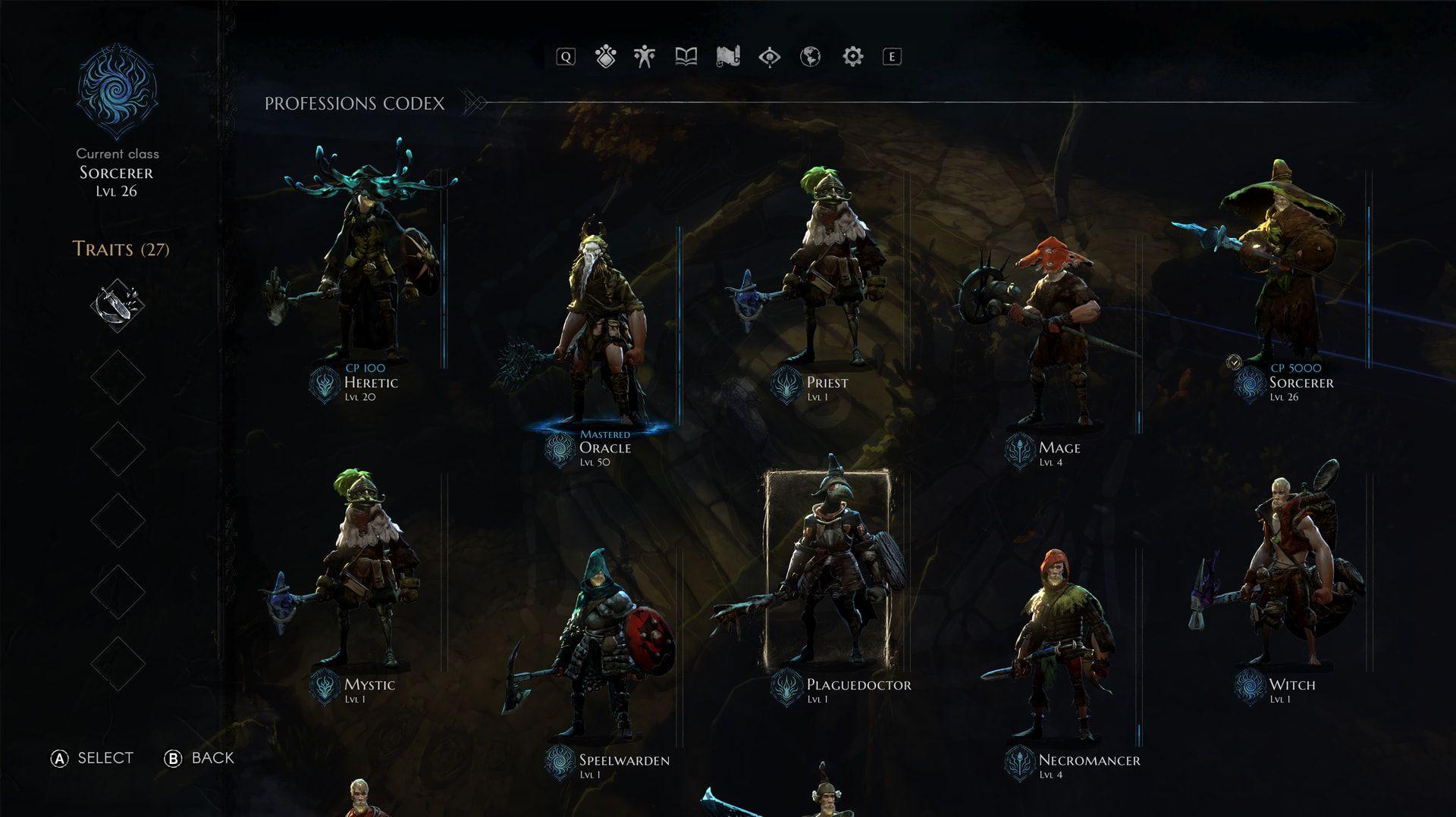Pick the Mage profession
The width and height of the screenshot is (1456, 817).
coord(1054,341)
